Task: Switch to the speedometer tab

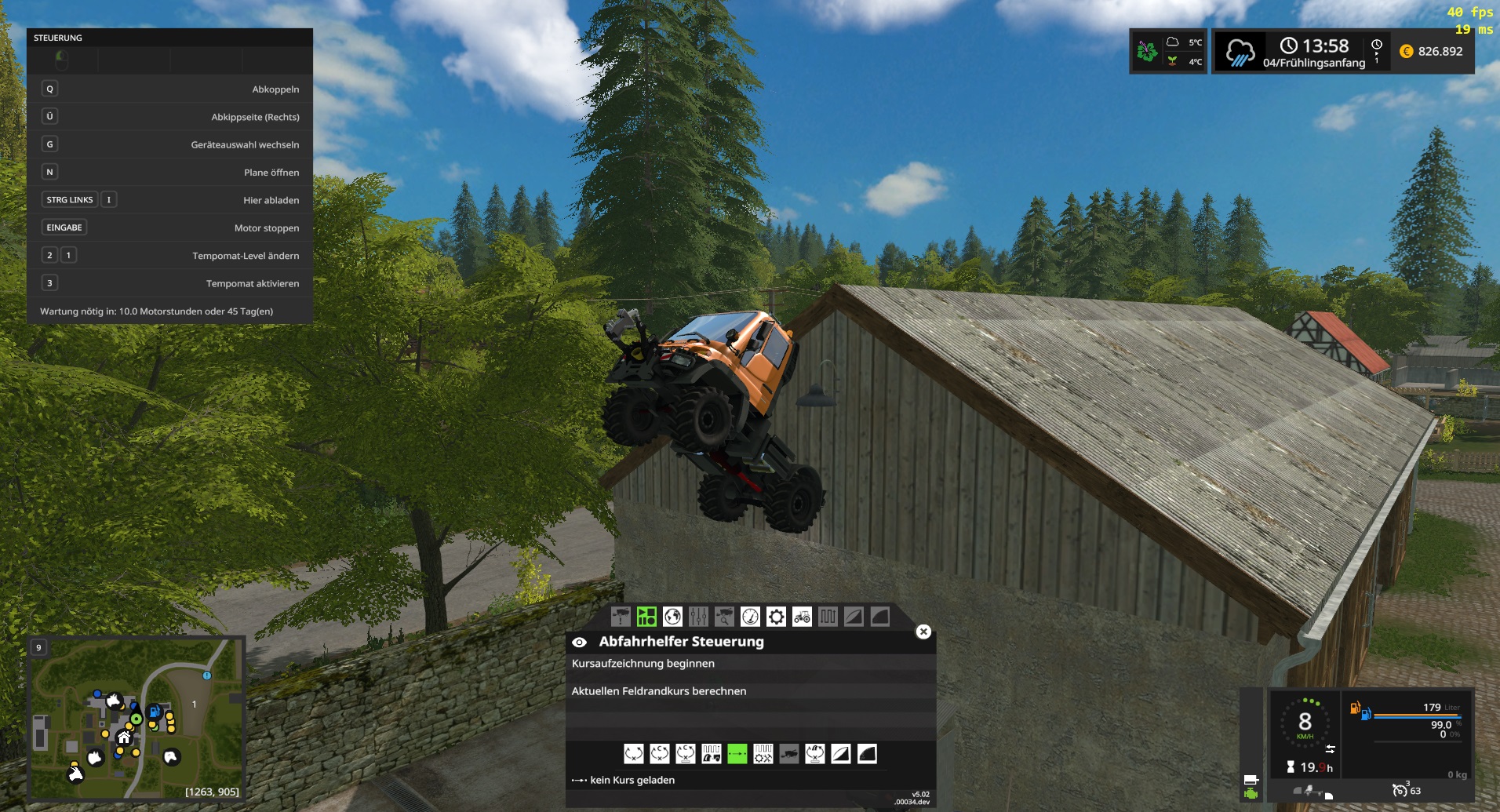Action: coord(750,617)
